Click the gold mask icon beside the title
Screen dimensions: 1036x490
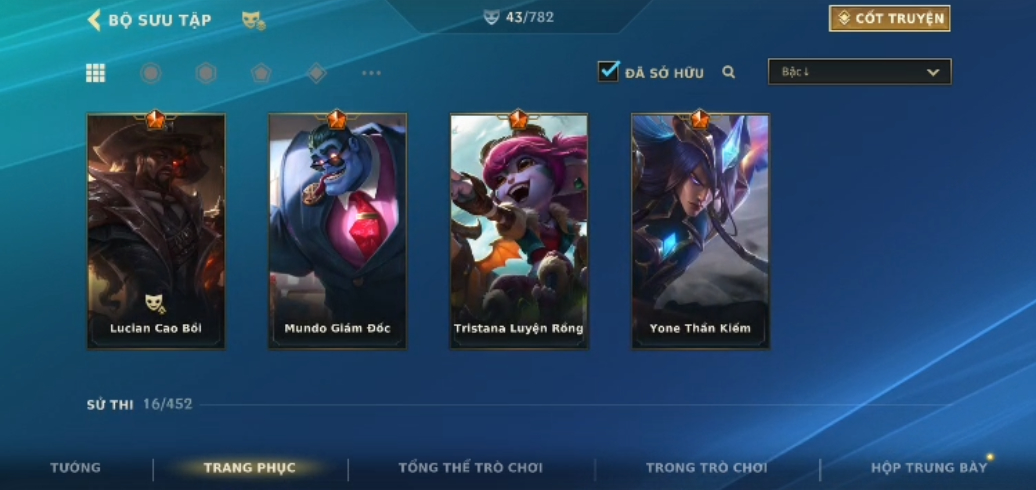(253, 20)
